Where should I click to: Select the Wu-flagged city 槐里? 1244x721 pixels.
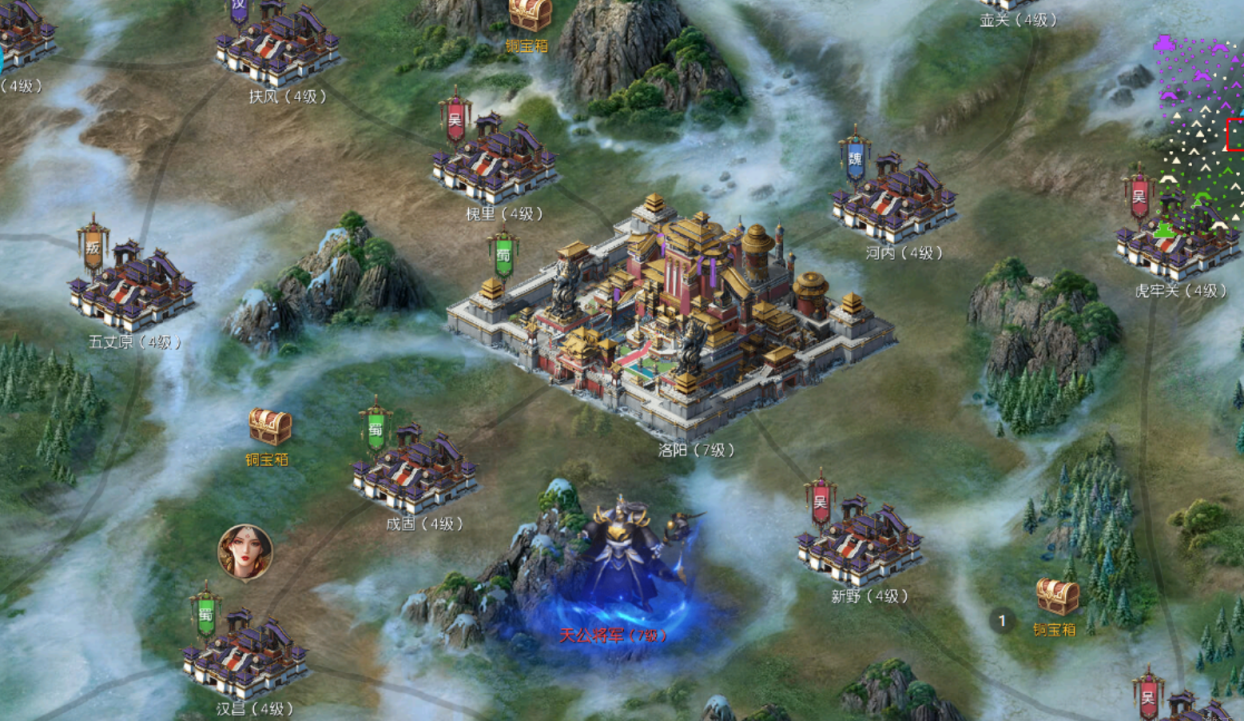[495, 162]
